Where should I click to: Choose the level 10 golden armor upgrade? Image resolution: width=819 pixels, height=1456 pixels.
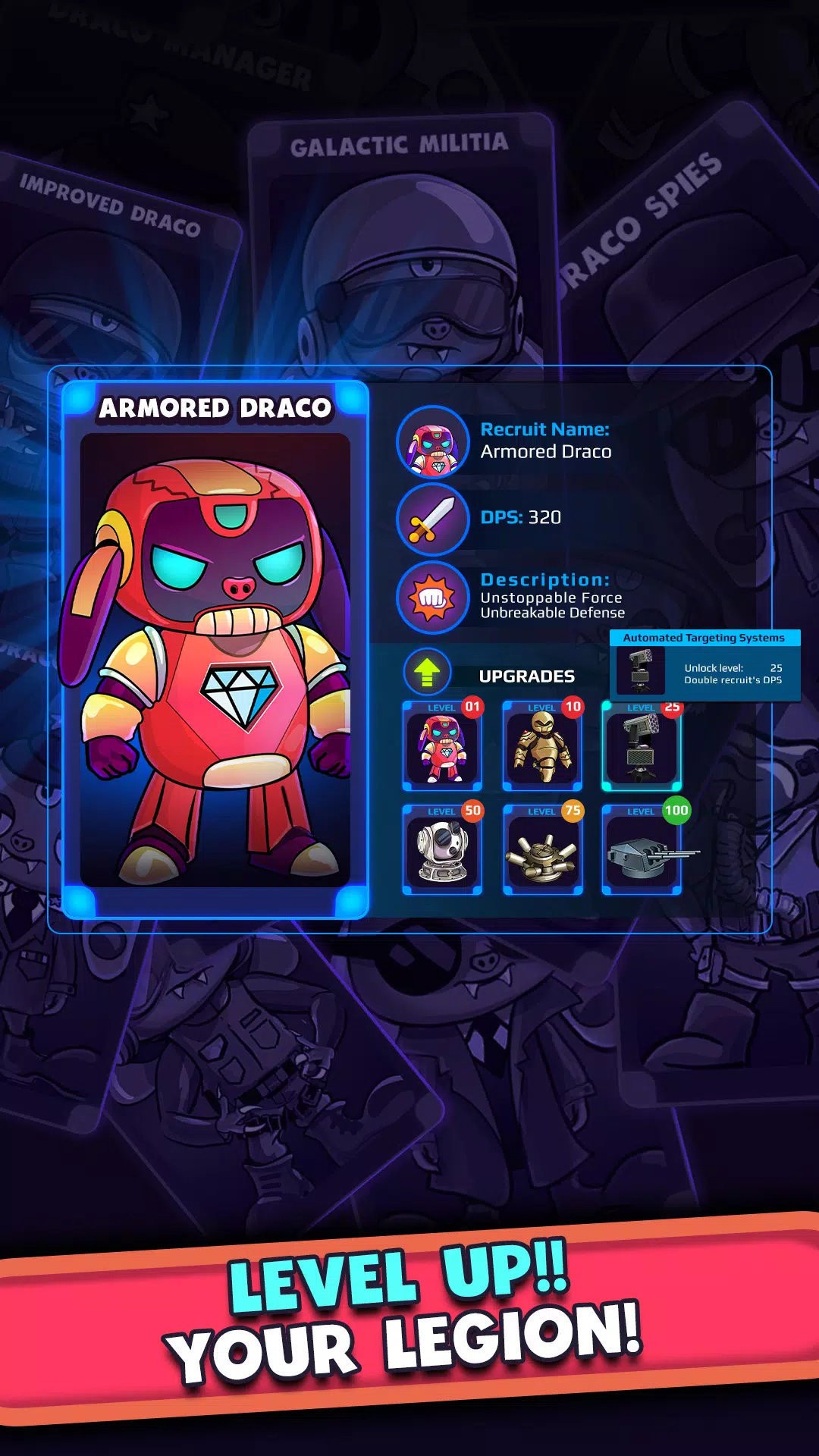[x=542, y=747]
